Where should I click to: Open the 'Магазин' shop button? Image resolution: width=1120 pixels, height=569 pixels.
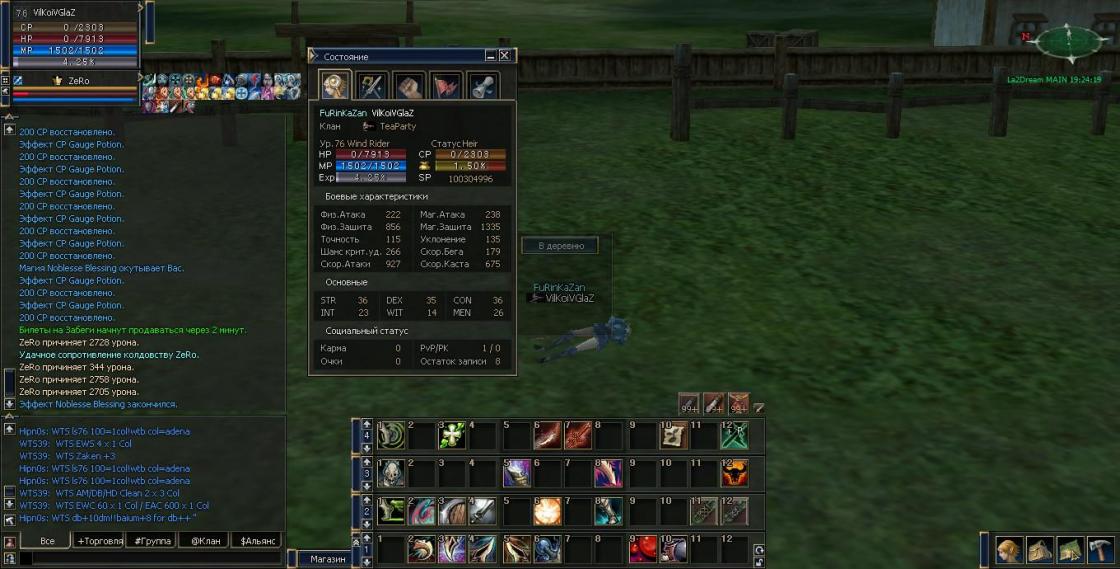[328, 559]
